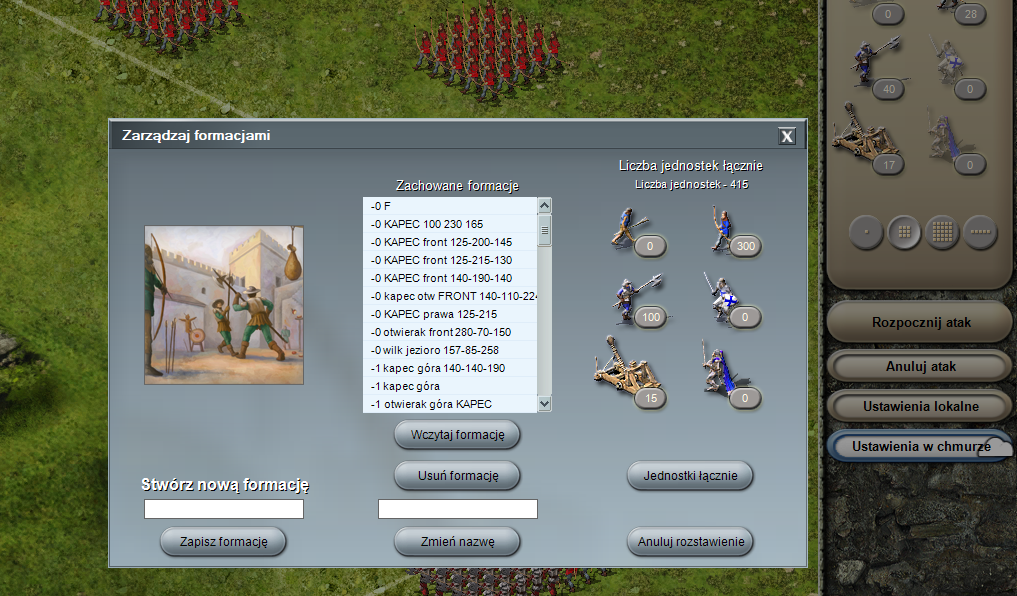Choose the large grid formation layout button
Image resolution: width=1017 pixels, height=596 pixels.
(942, 232)
